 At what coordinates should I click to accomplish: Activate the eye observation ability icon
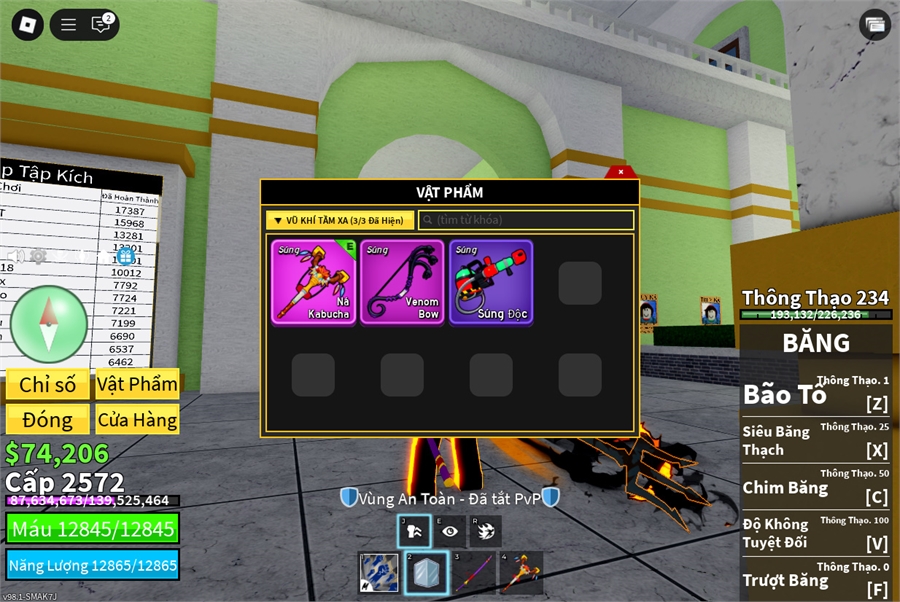pyautogui.click(x=450, y=531)
